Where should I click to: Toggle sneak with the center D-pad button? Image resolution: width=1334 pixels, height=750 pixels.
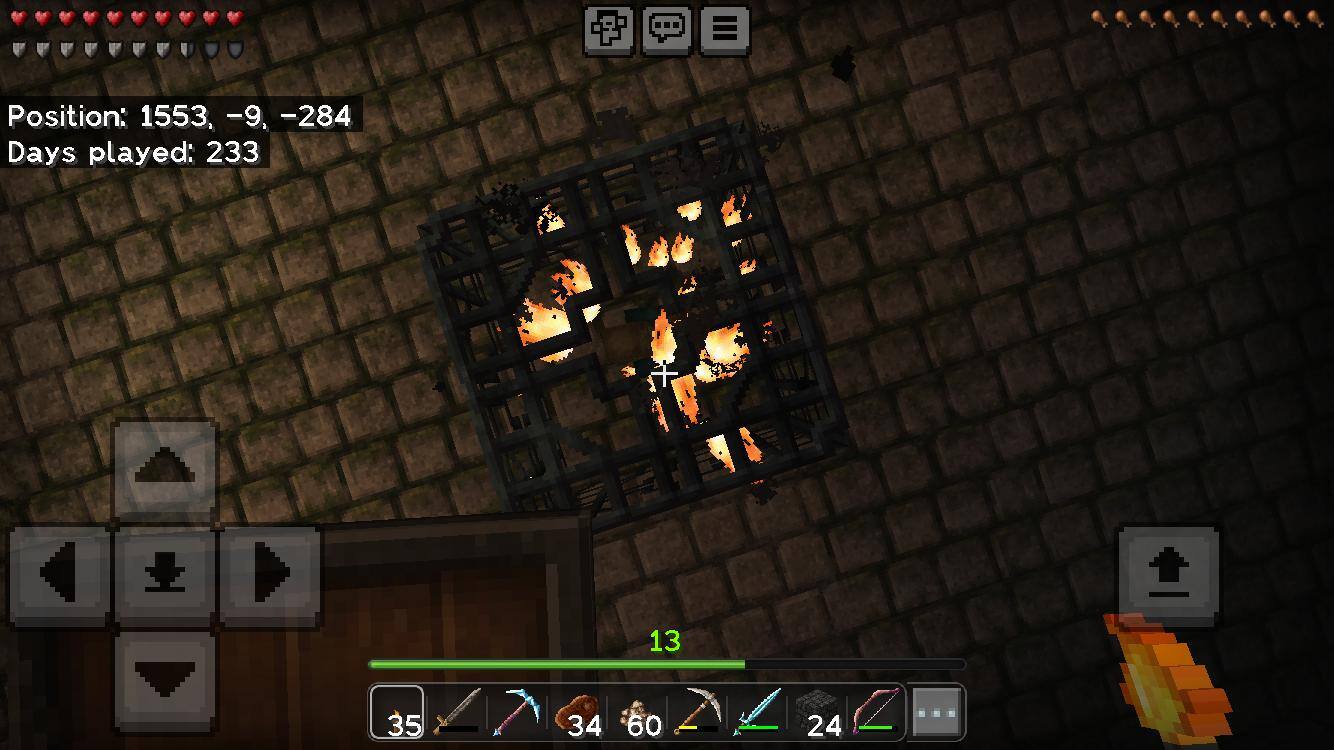(x=165, y=574)
